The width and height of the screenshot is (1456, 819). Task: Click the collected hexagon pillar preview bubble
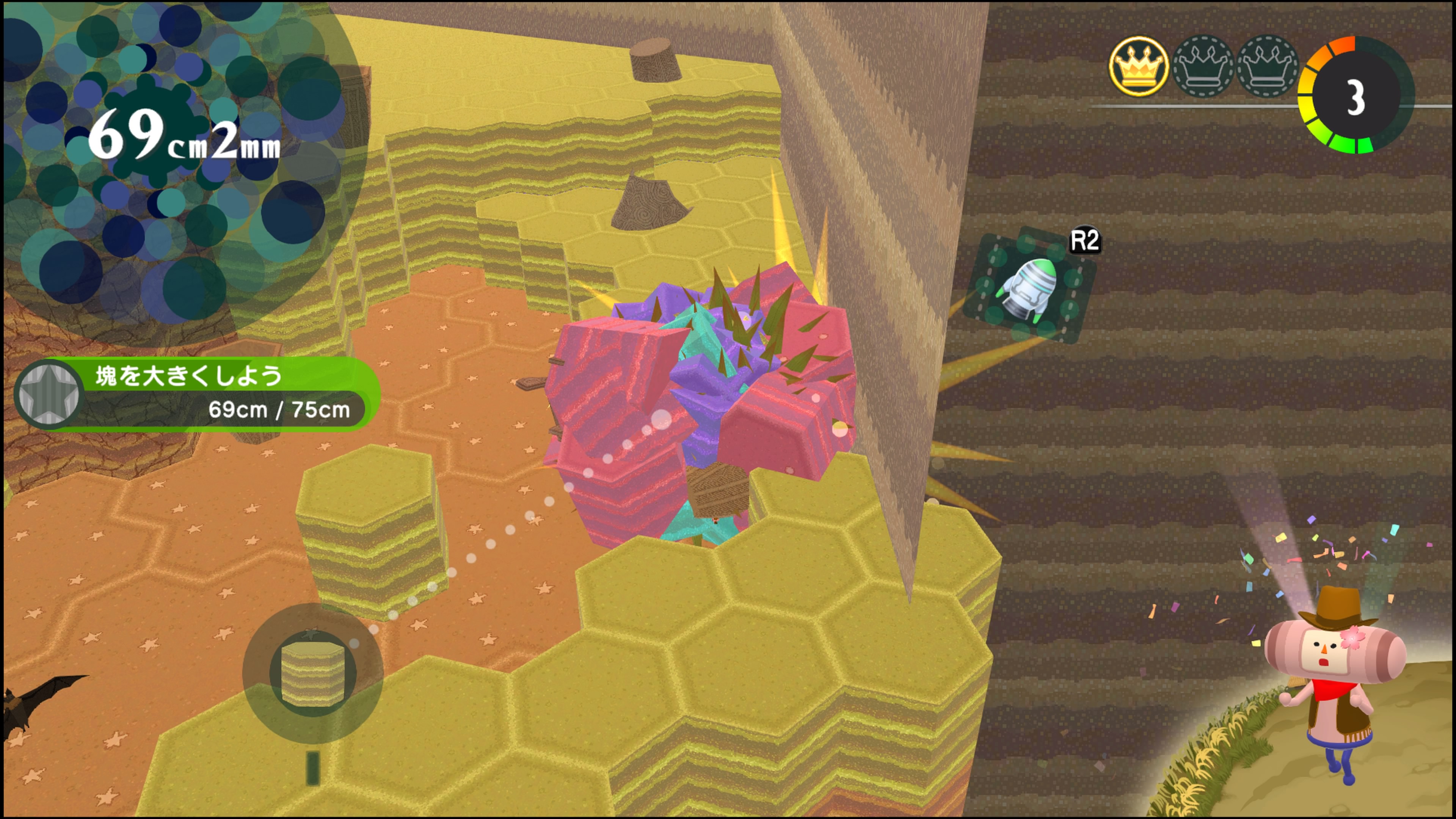312,673
